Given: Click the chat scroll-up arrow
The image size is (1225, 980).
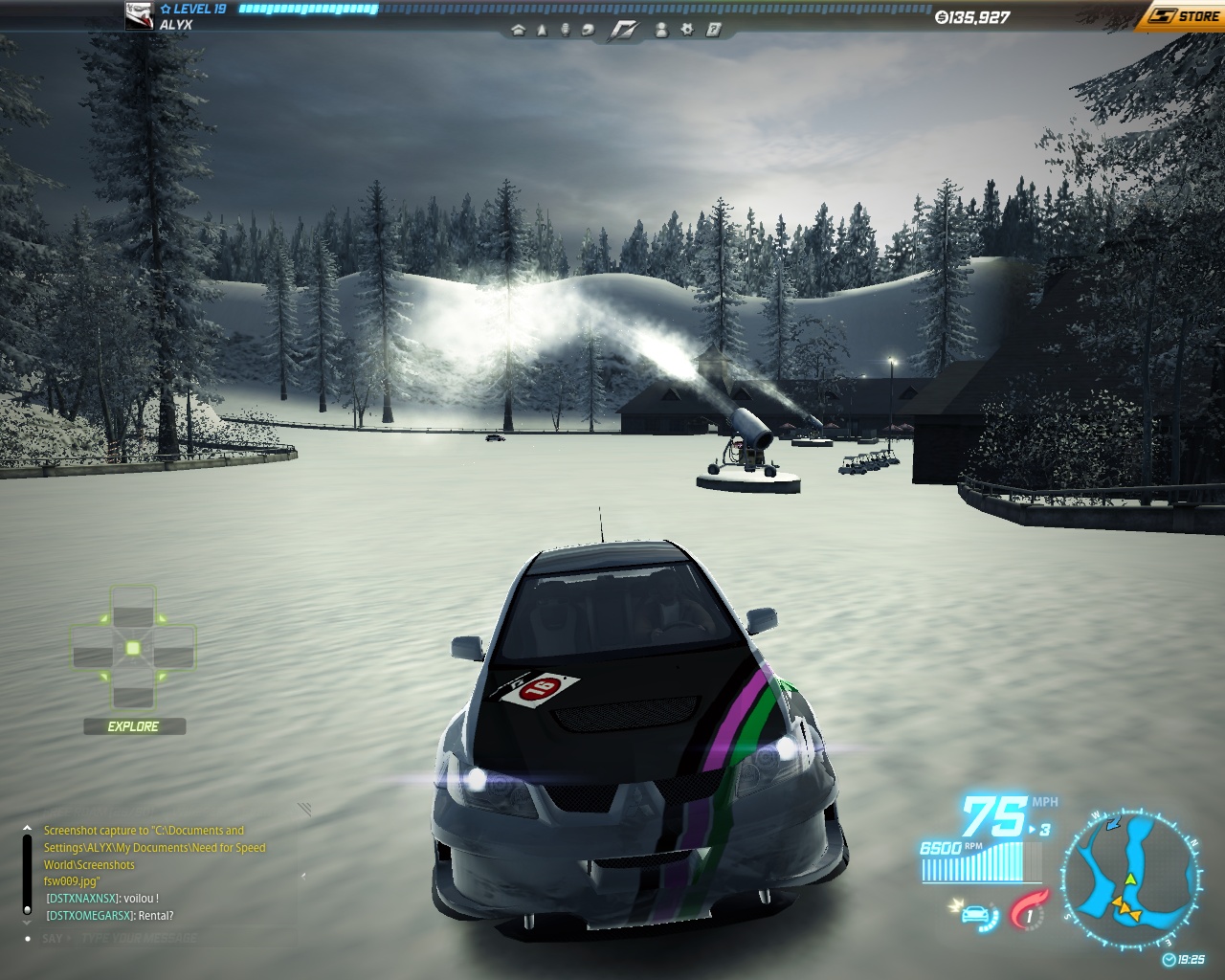Looking at the screenshot, I should (x=27, y=829).
